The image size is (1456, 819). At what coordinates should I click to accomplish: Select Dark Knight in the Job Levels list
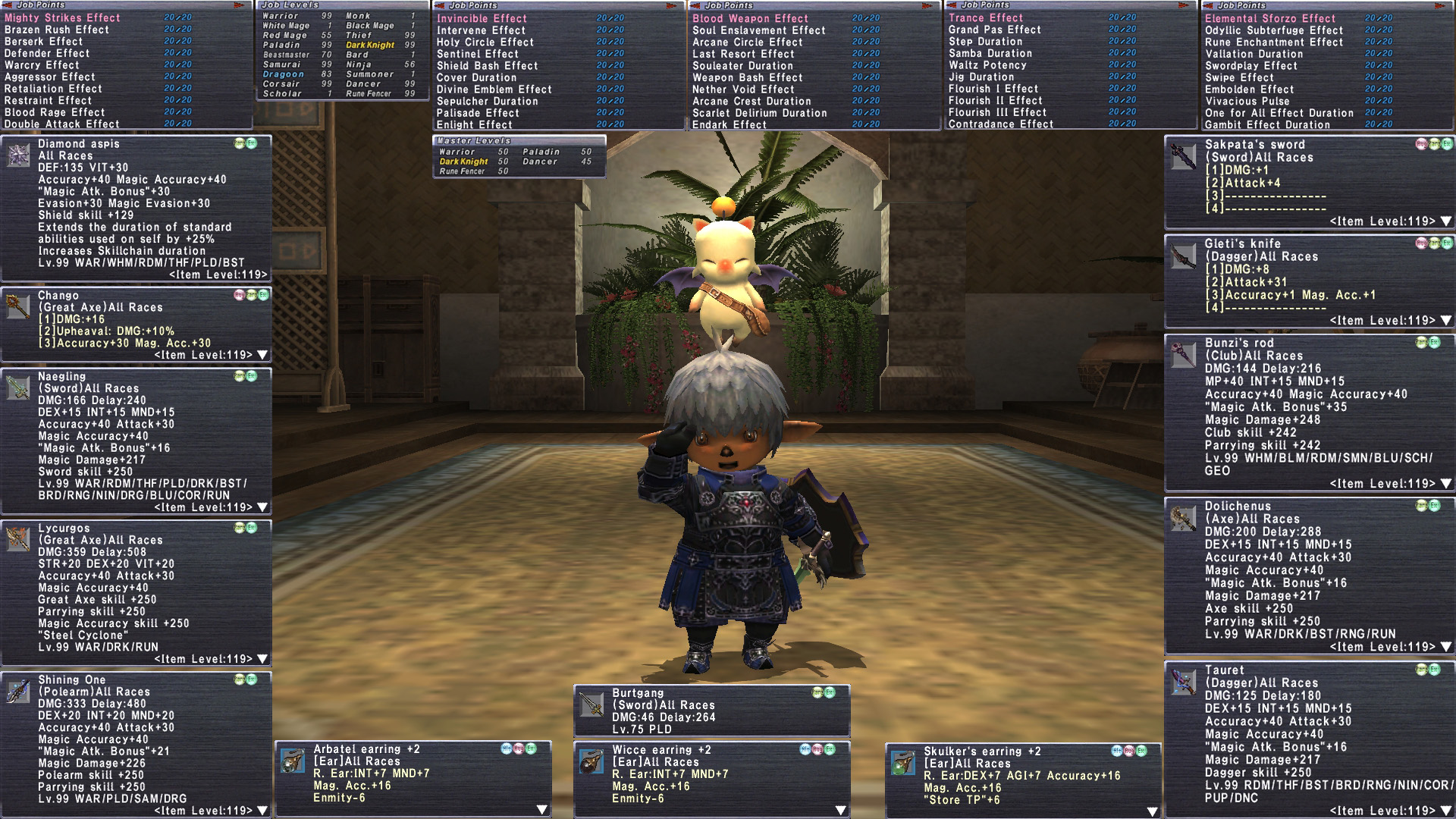370,45
